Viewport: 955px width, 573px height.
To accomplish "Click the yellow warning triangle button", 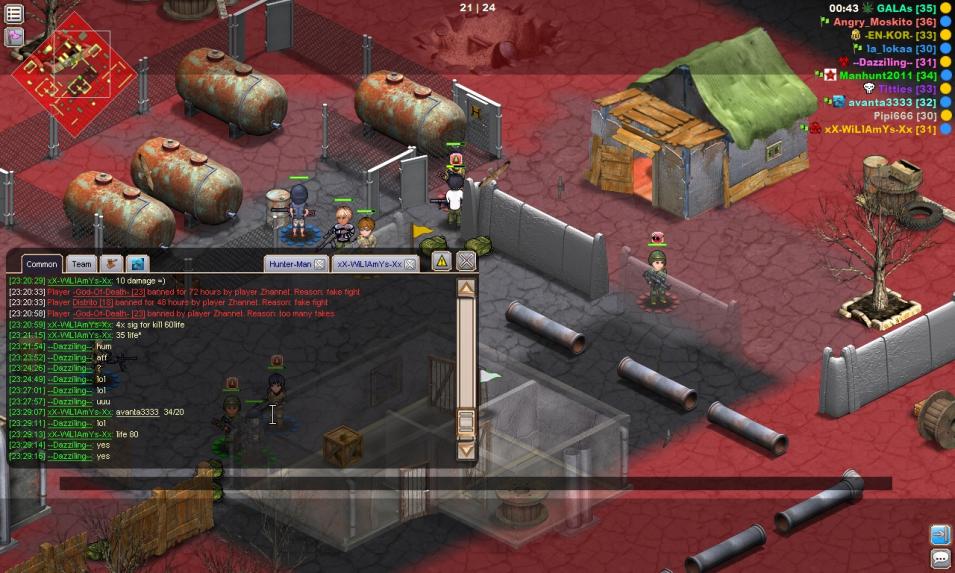I will pos(441,261).
